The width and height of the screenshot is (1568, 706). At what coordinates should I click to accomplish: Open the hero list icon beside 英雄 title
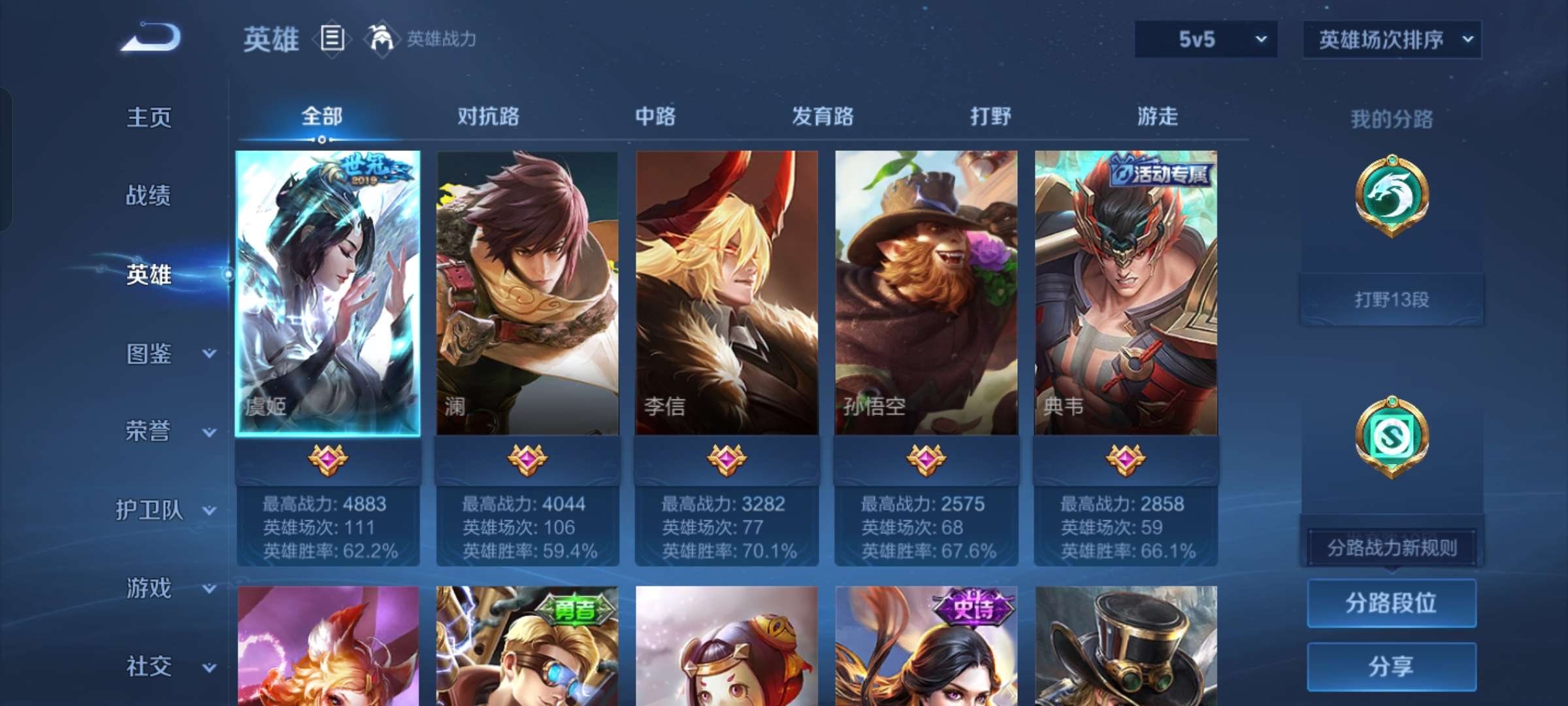pos(332,39)
